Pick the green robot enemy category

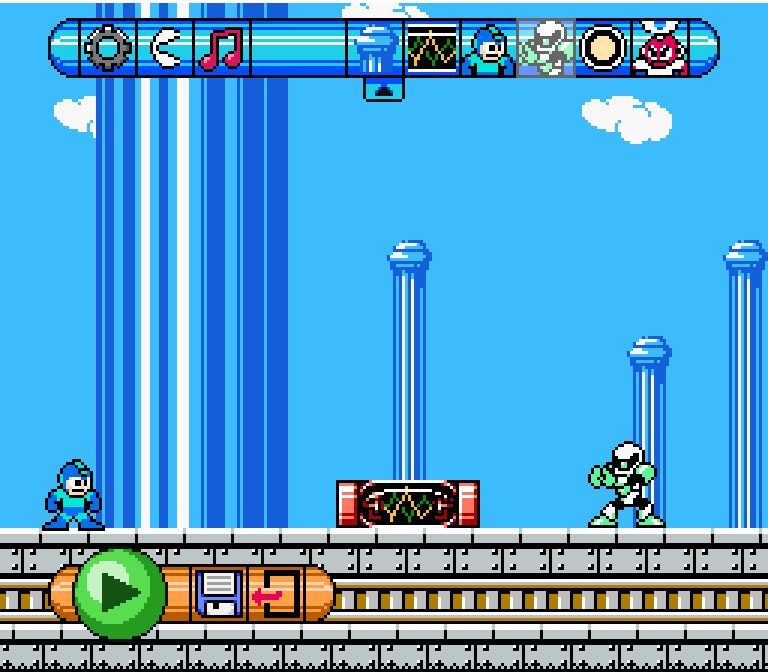546,48
